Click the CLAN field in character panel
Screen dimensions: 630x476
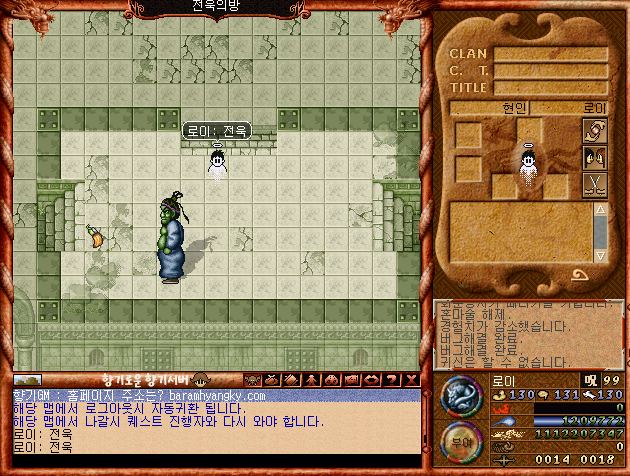[x=550, y=54]
